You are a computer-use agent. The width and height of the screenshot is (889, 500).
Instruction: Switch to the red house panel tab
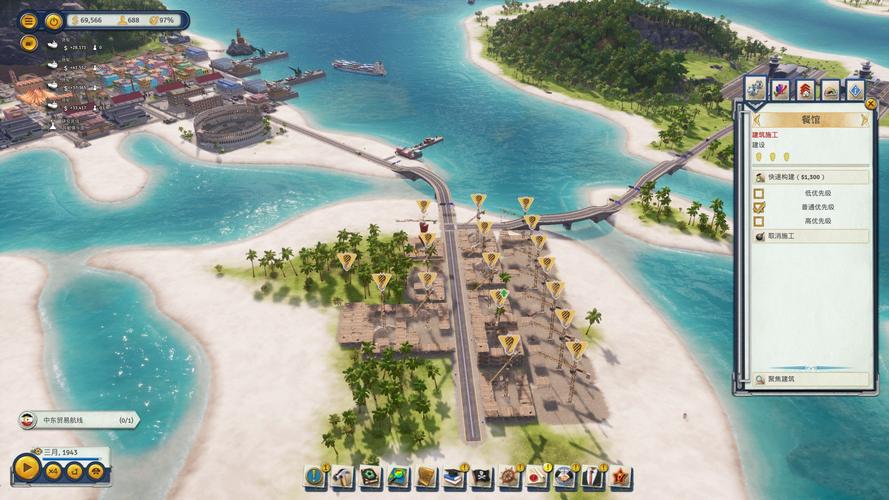(805, 90)
